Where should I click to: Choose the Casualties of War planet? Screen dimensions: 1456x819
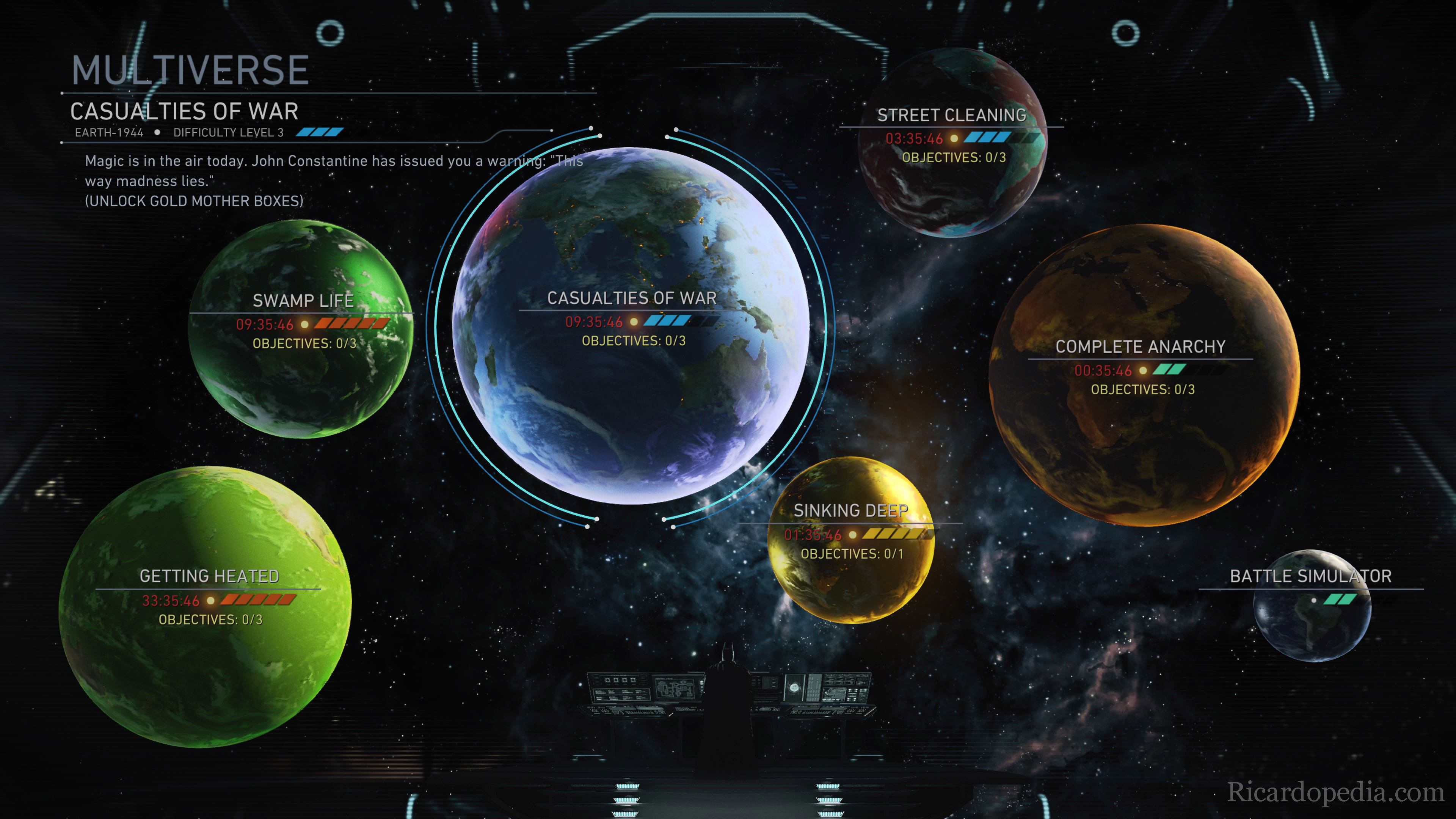click(x=631, y=325)
